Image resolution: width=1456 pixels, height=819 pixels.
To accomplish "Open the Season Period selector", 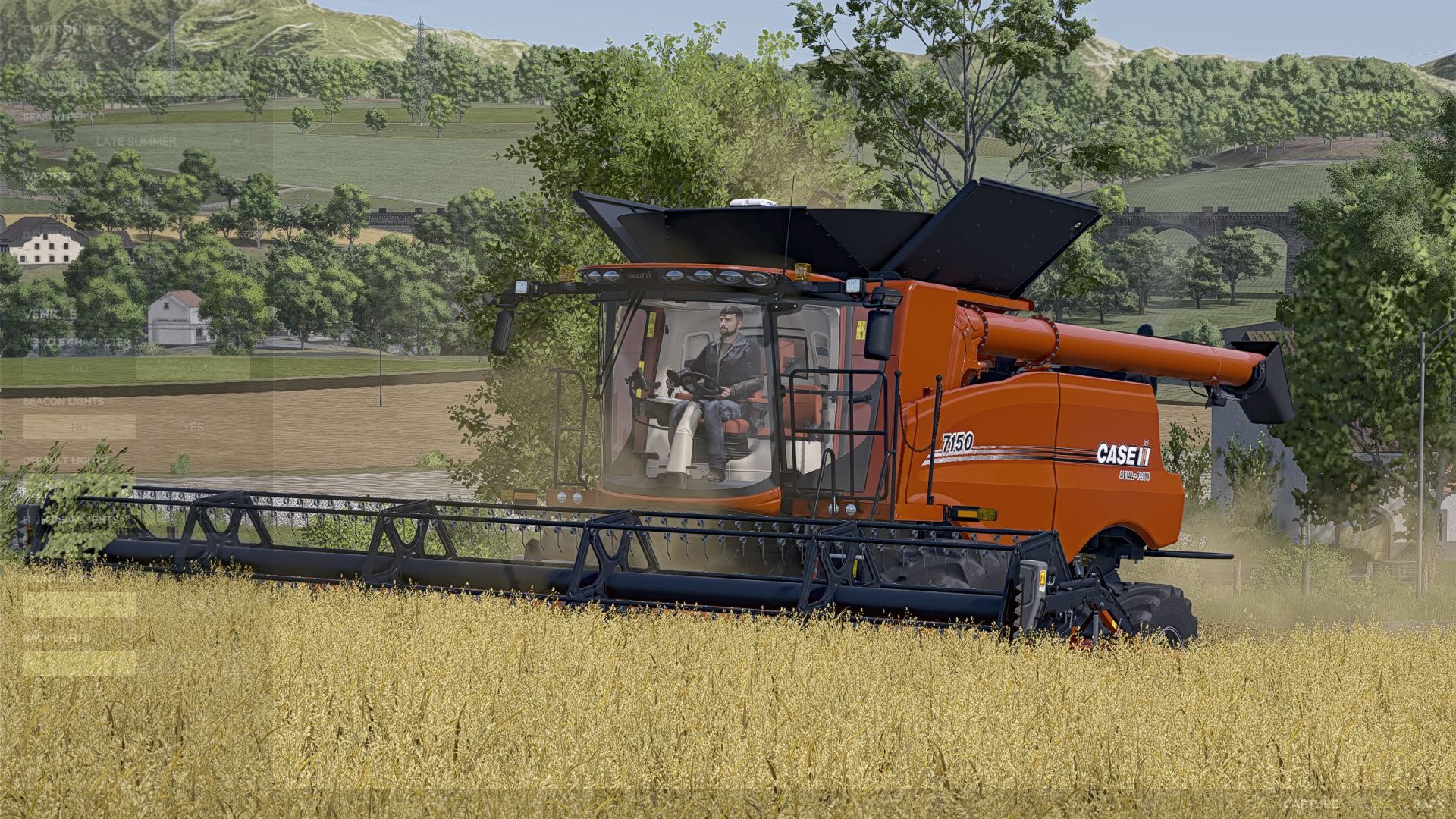I will click(x=135, y=141).
